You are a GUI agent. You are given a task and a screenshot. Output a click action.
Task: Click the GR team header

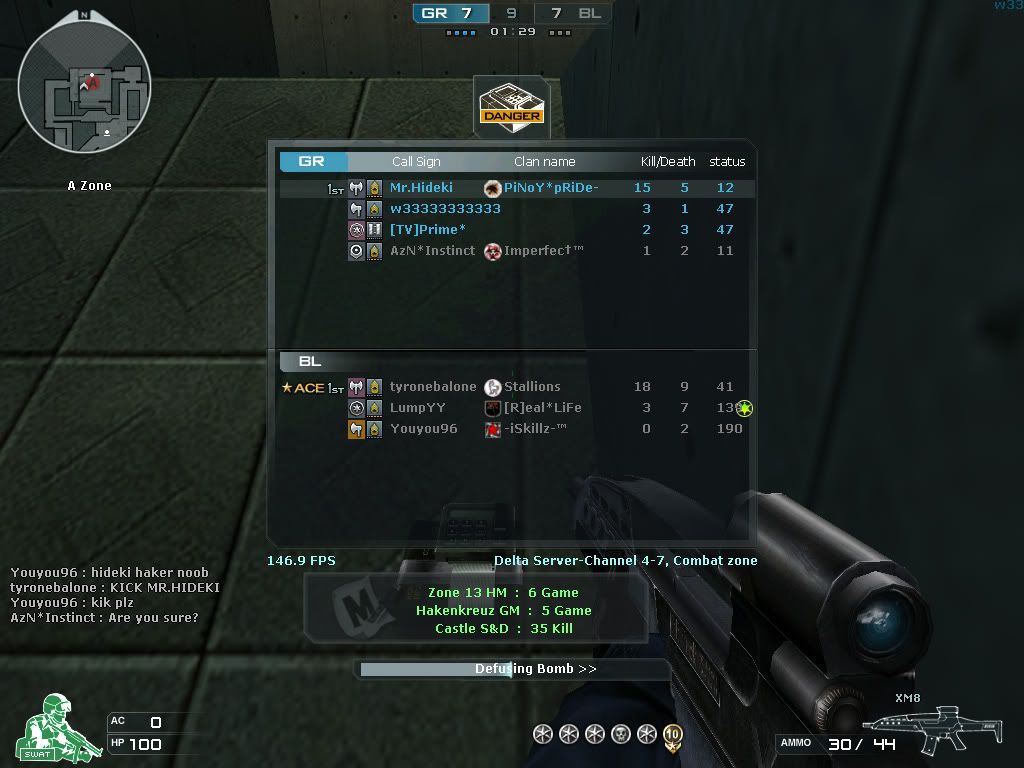click(x=312, y=162)
